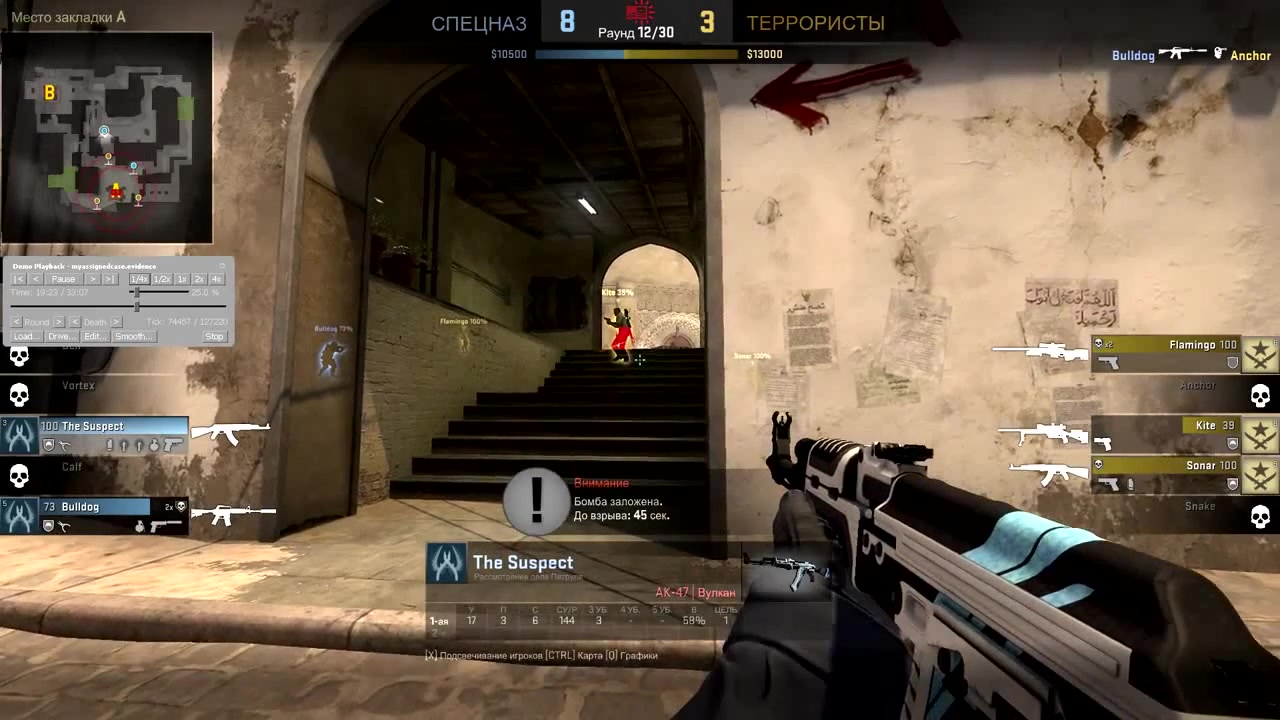
Task: Click the Smooth... demo option
Action: click(133, 336)
